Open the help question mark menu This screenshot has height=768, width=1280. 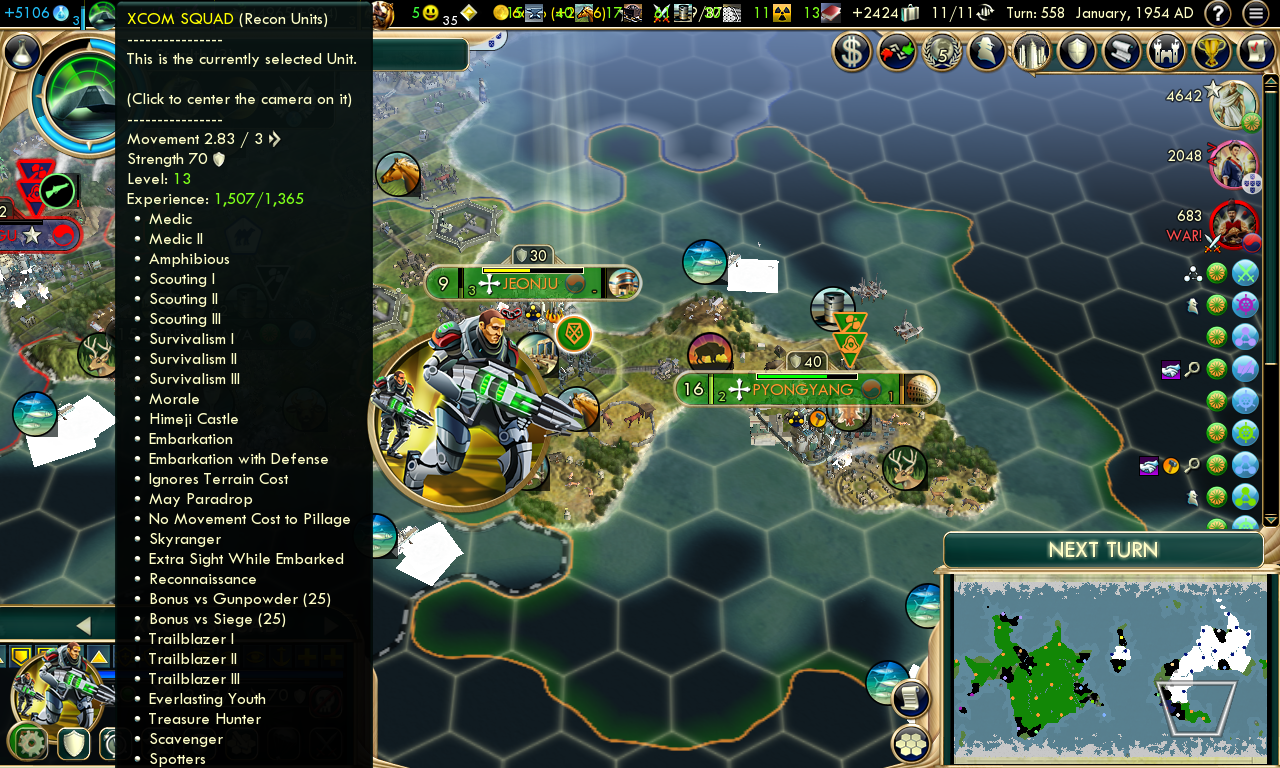point(1218,13)
